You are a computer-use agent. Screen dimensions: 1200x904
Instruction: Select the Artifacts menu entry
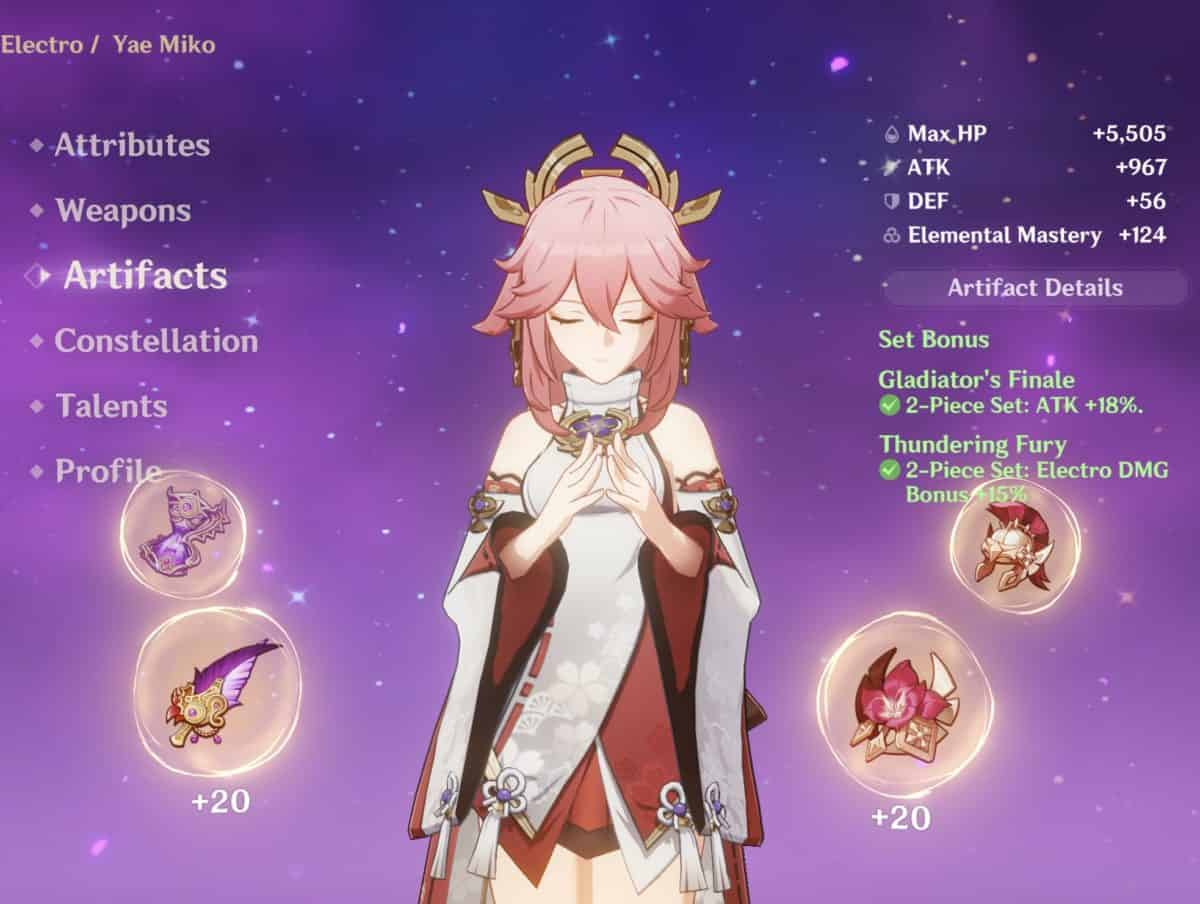click(145, 276)
